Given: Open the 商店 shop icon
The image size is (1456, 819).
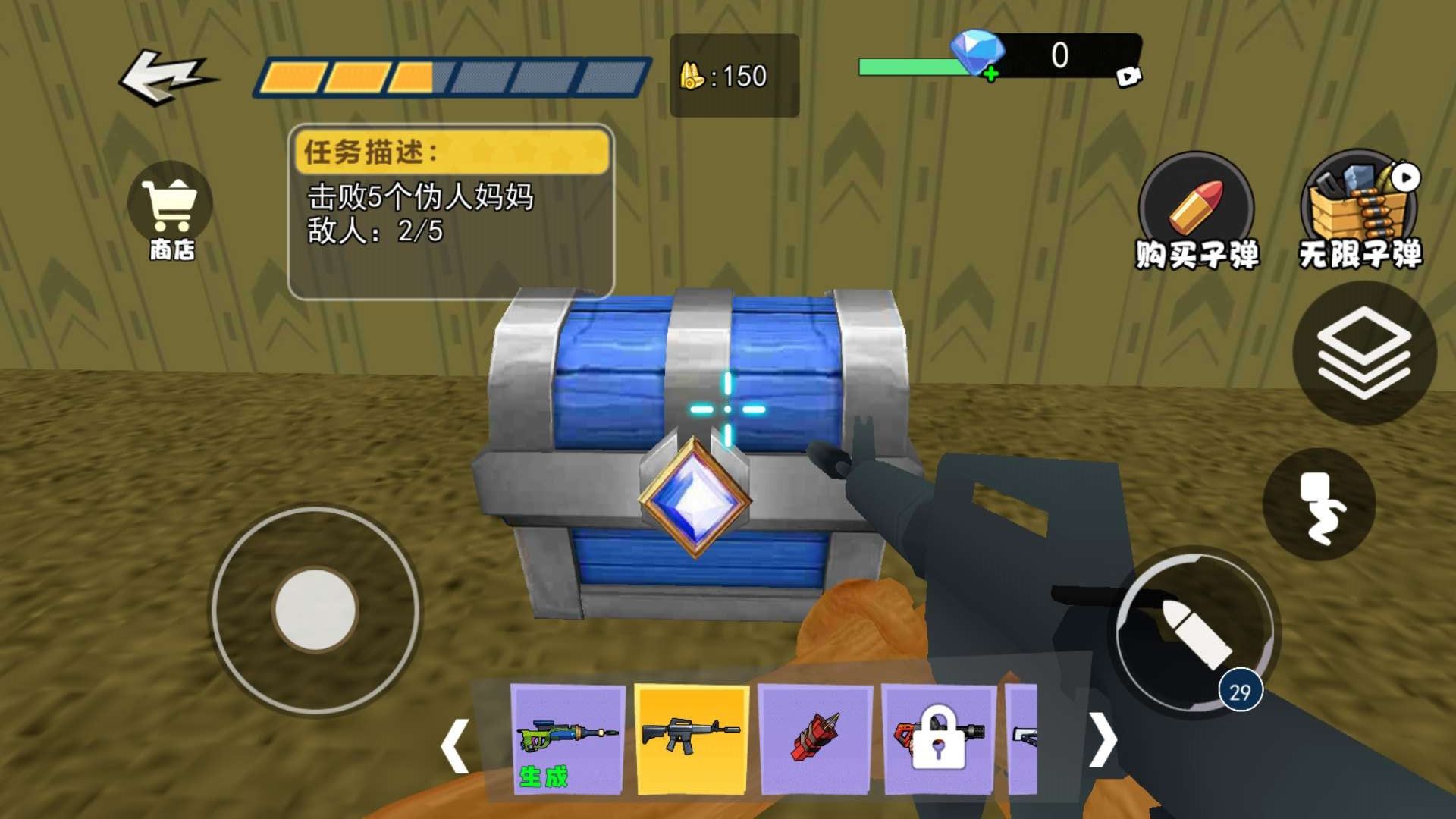Looking at the screenshot, I should coord(168,209).
